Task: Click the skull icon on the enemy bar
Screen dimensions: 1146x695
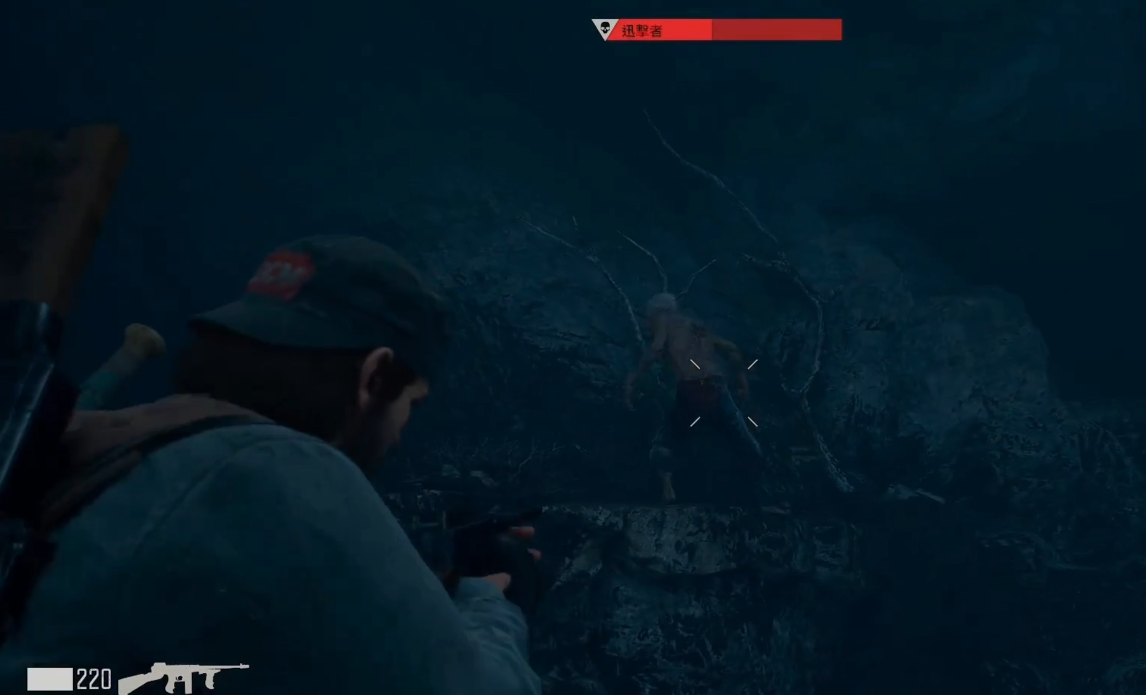Action: [x=604, y=29]
